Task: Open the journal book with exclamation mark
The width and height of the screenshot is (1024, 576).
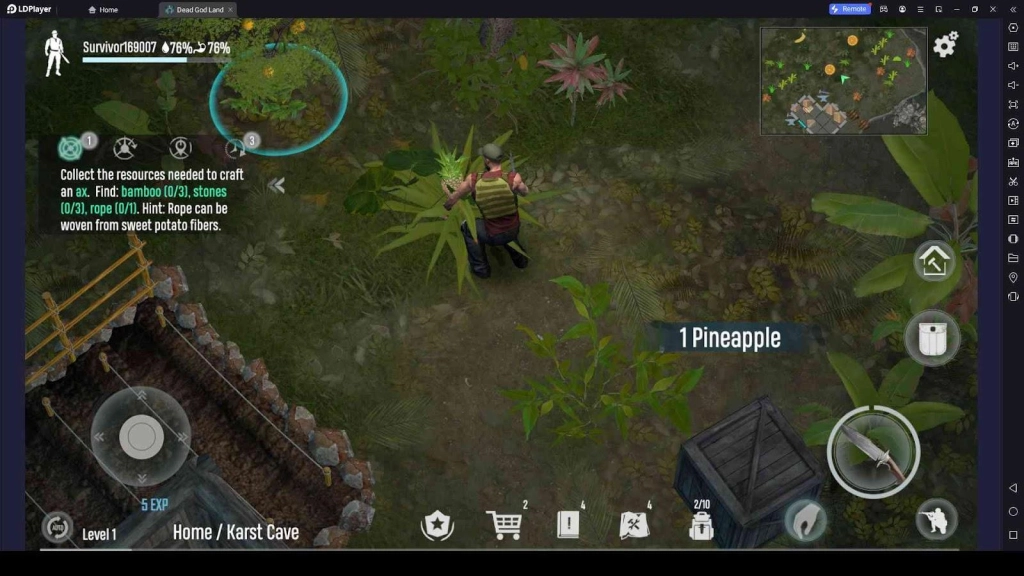Action: [x=568, y=524]
